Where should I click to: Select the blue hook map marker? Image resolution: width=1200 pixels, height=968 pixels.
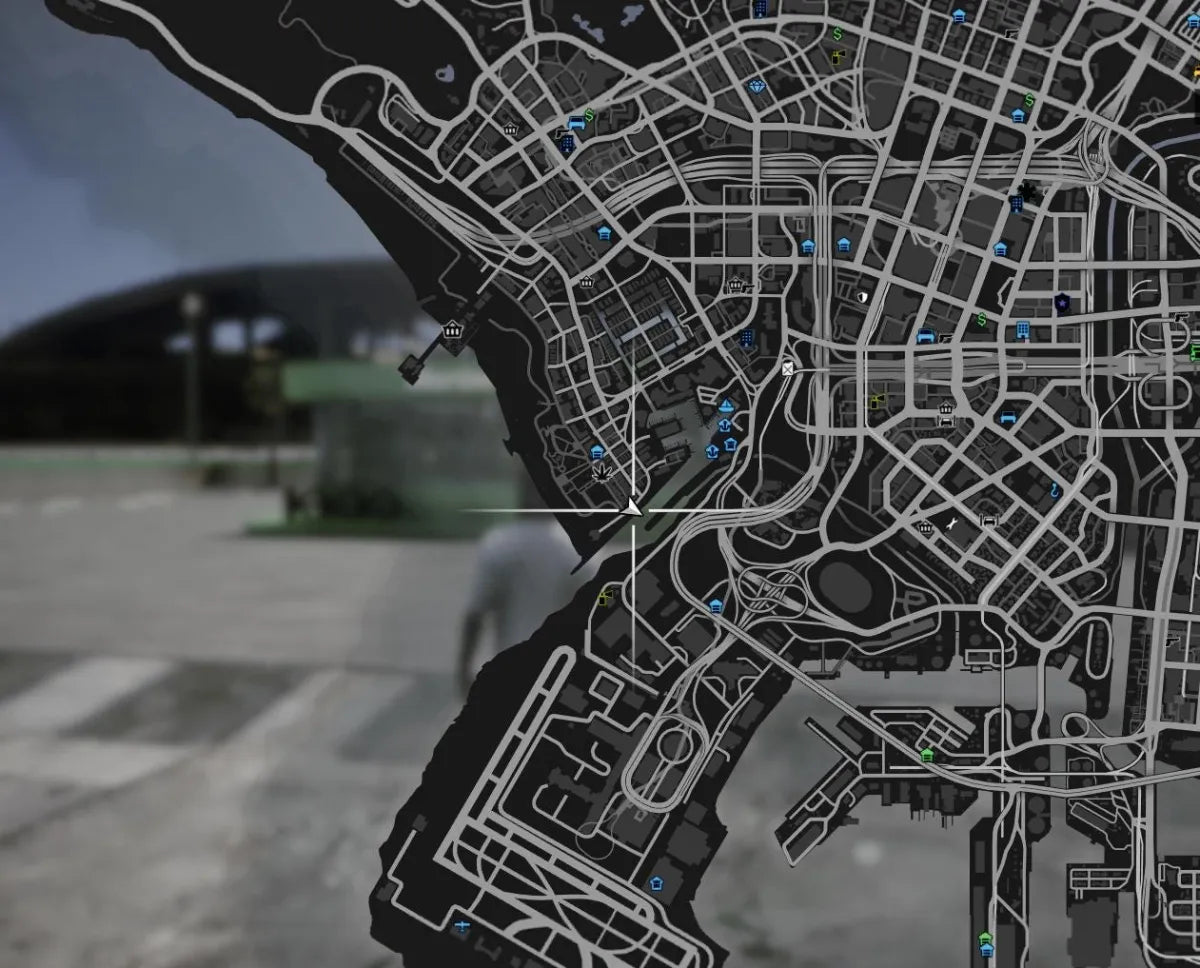point(1054,490)
